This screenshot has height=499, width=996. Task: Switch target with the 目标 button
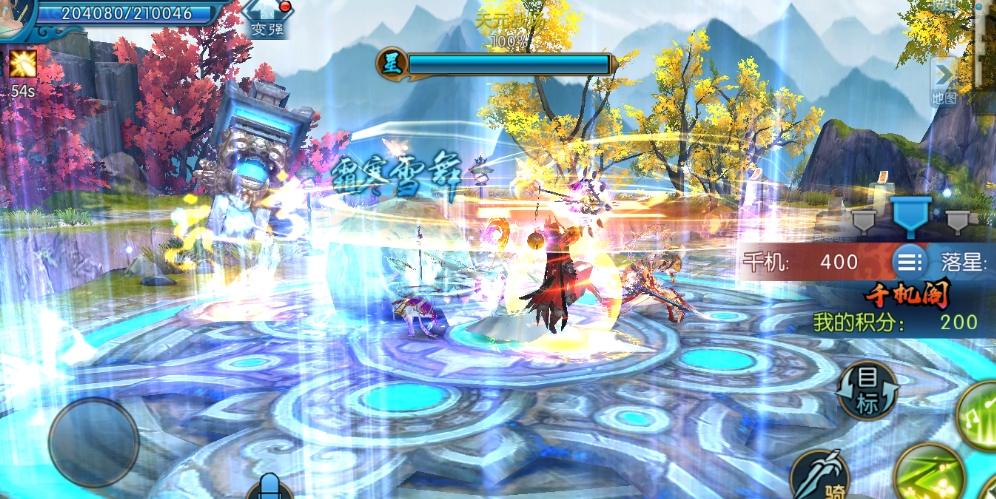point(866,390)
